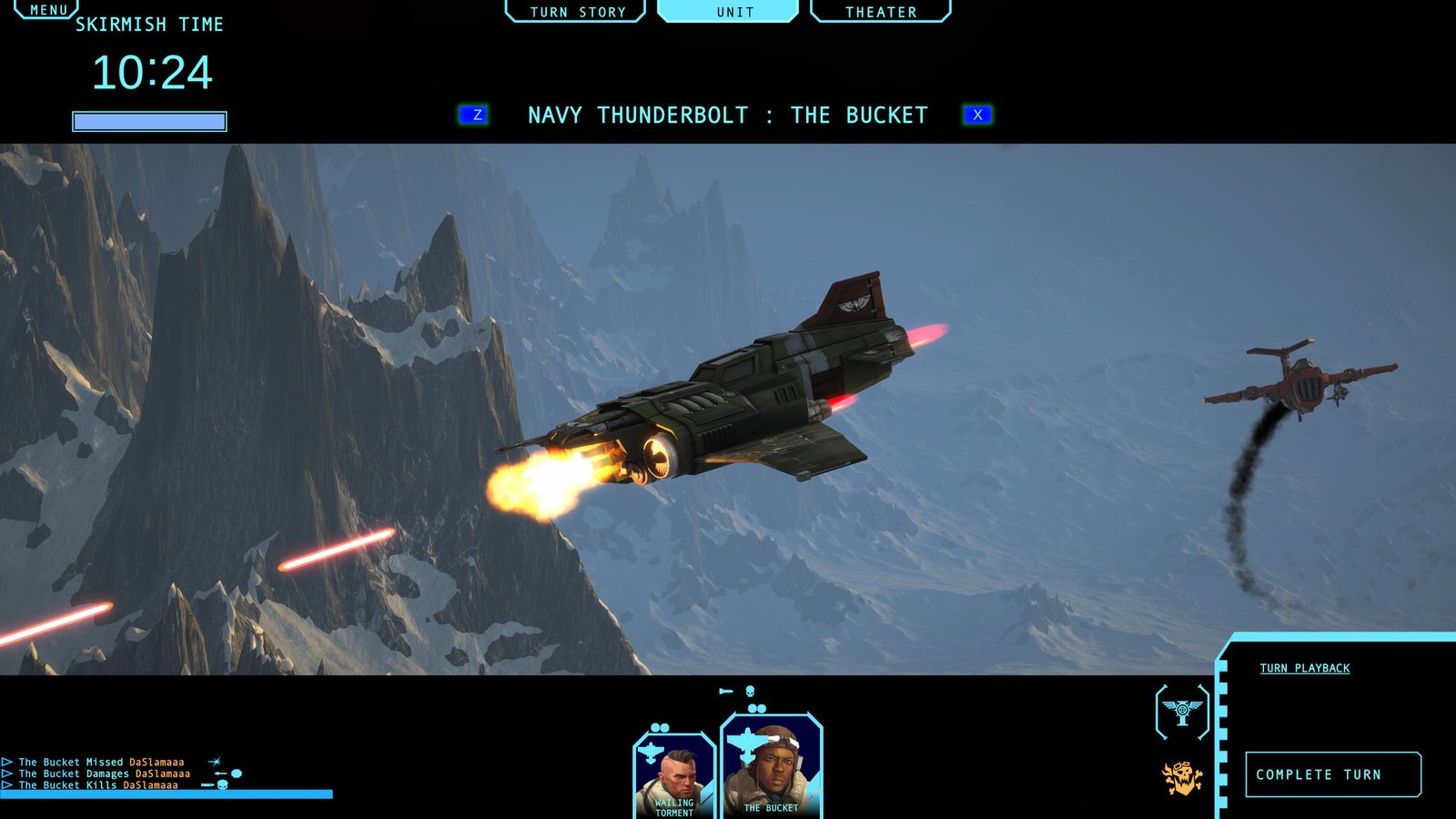Viewport: 1456px width, 819px height.
Task: Click the Complete Turn button
Action: (1332, 774)
